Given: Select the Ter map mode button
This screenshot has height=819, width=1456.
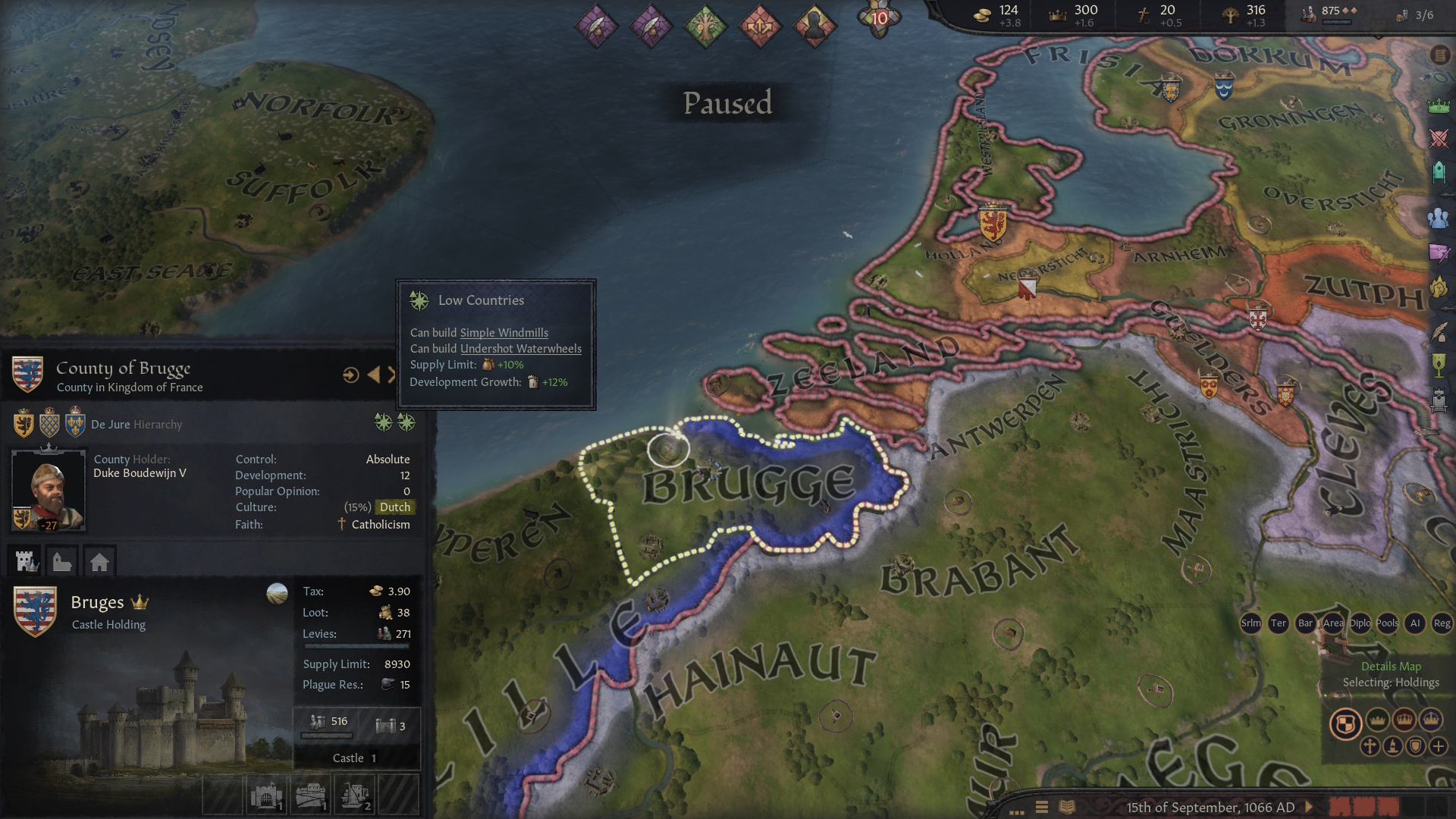Looking at the screenshot, I should (x=1279, y=623).
